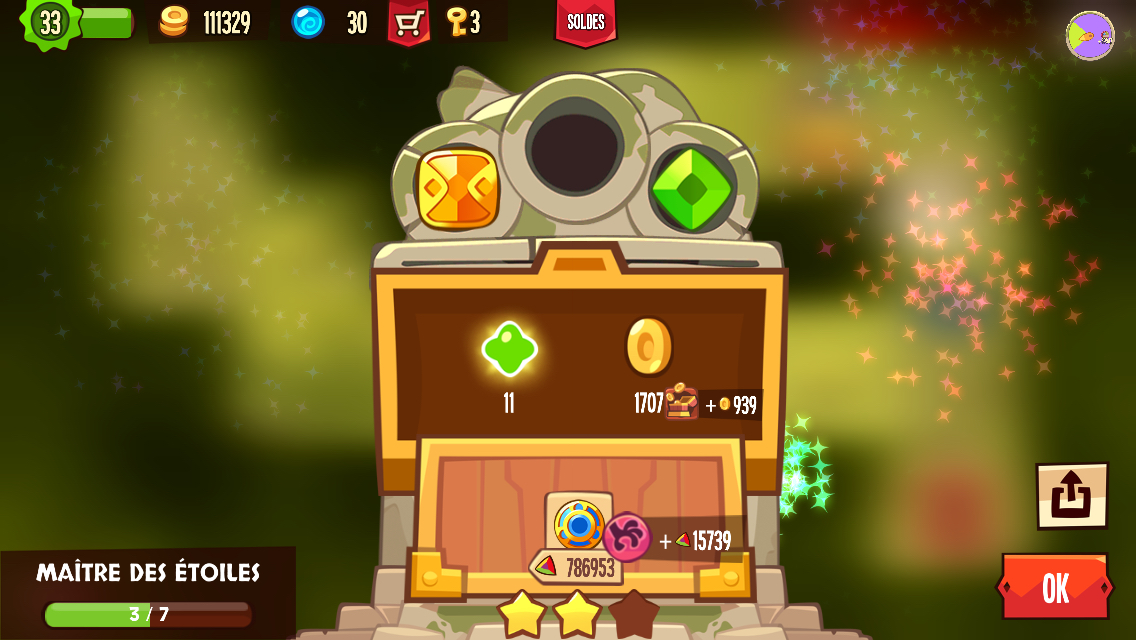The width and height of the screenshot is (1136, 640).
Task: Tap the gold coin balance
Action: 207,22
